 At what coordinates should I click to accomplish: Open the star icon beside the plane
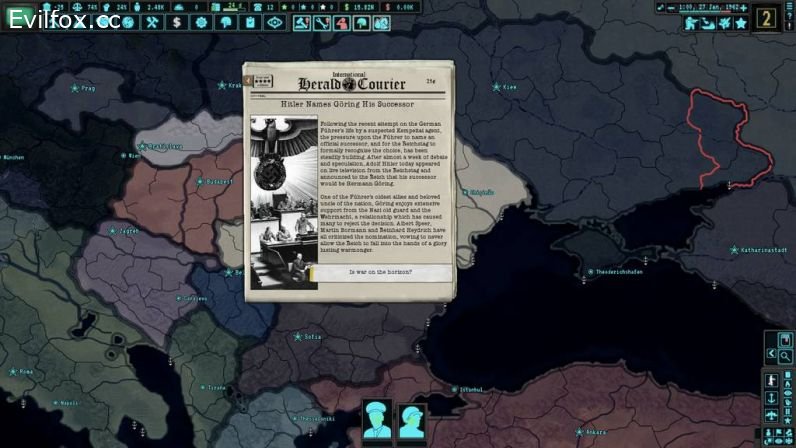[741, 22]
